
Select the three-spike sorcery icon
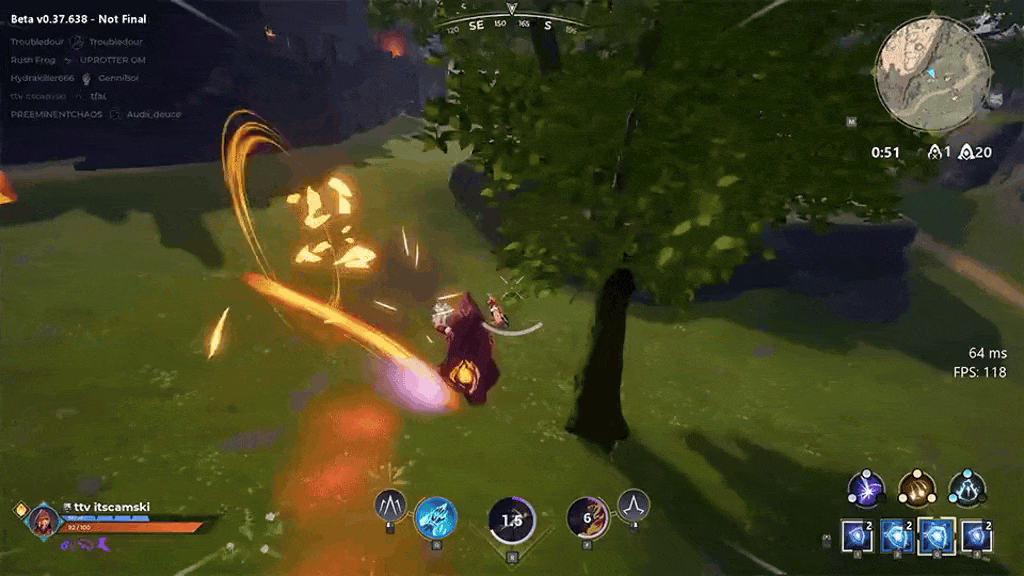[x=390, y=505]
